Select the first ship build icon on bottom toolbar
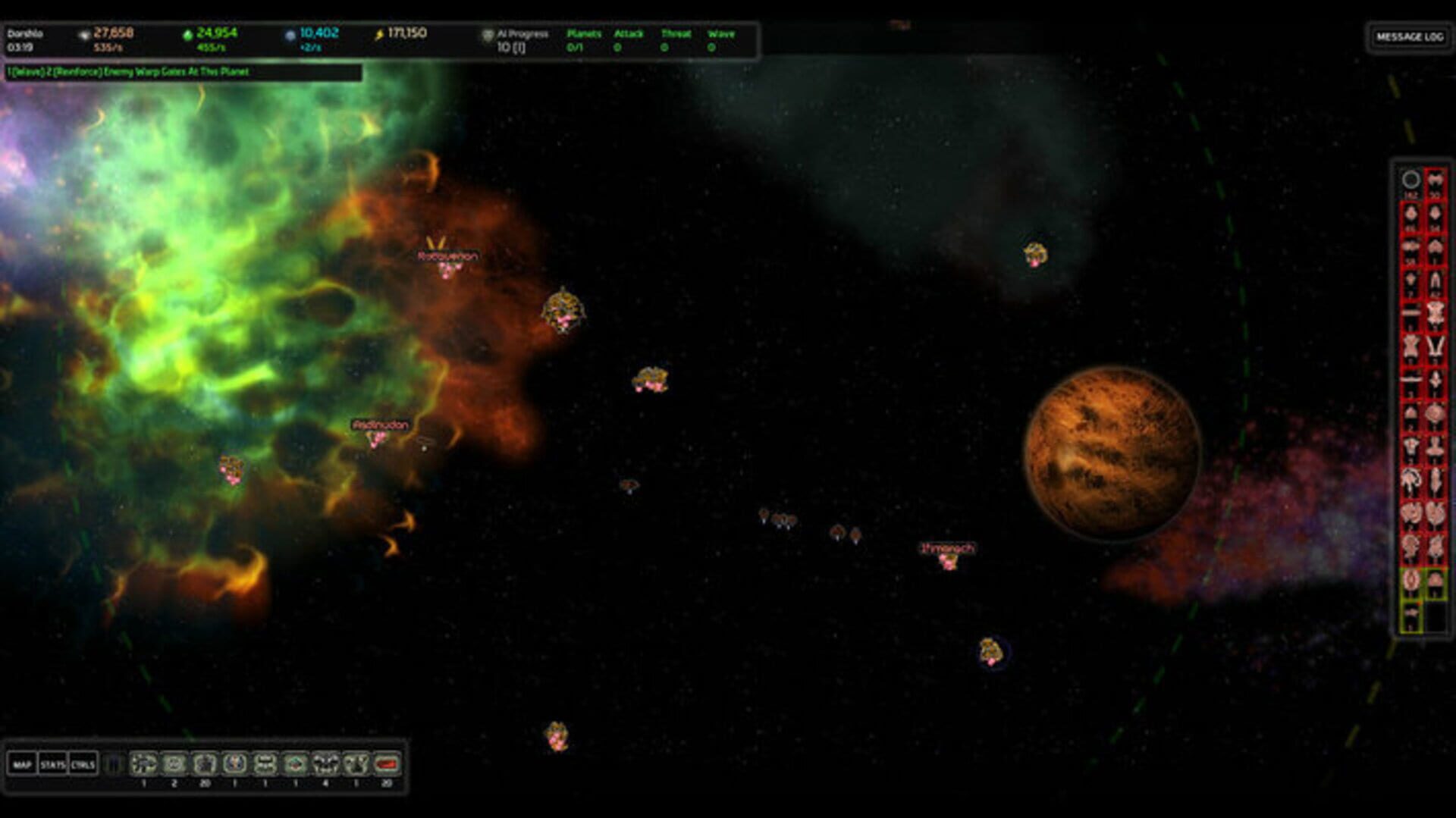Viewport: 1456px width, 818px height. coord(144,764)
